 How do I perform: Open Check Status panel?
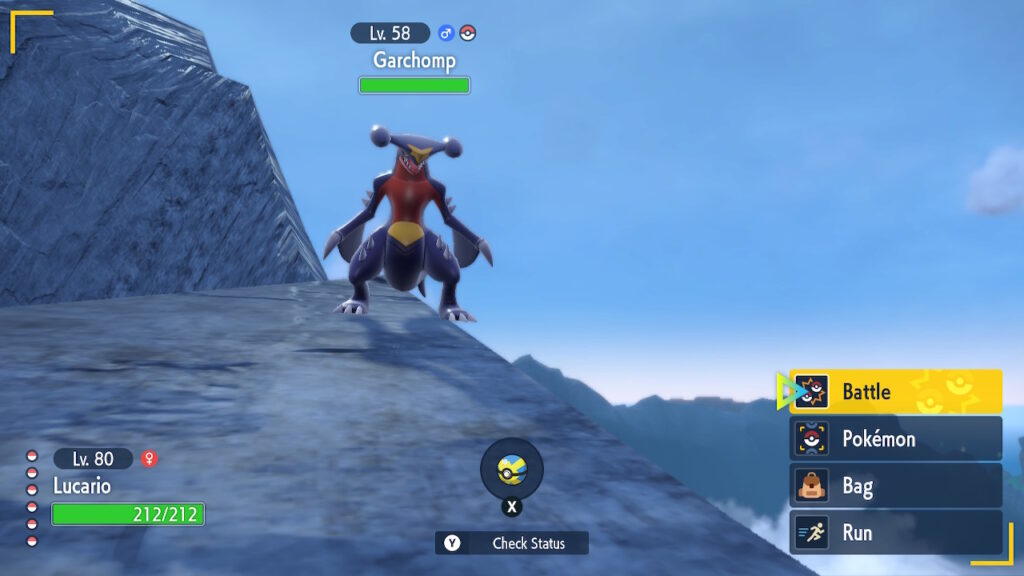(512, 543)
